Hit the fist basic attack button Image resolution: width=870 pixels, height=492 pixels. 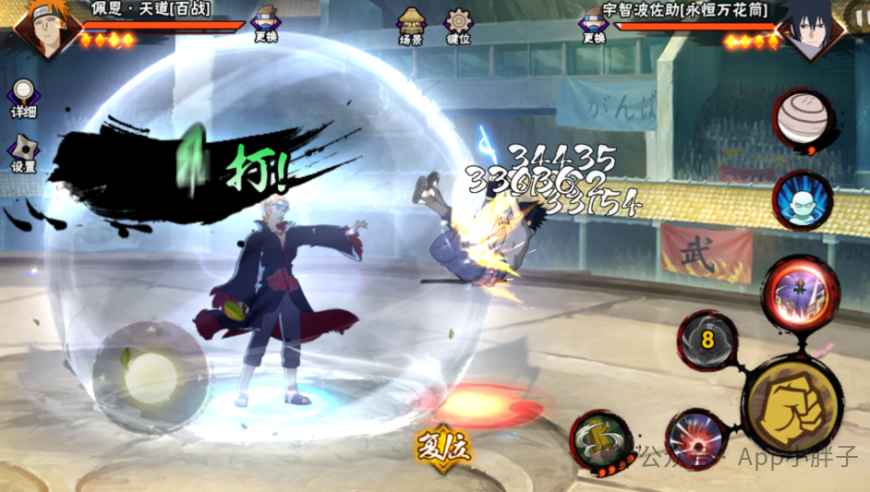(794, 405)
